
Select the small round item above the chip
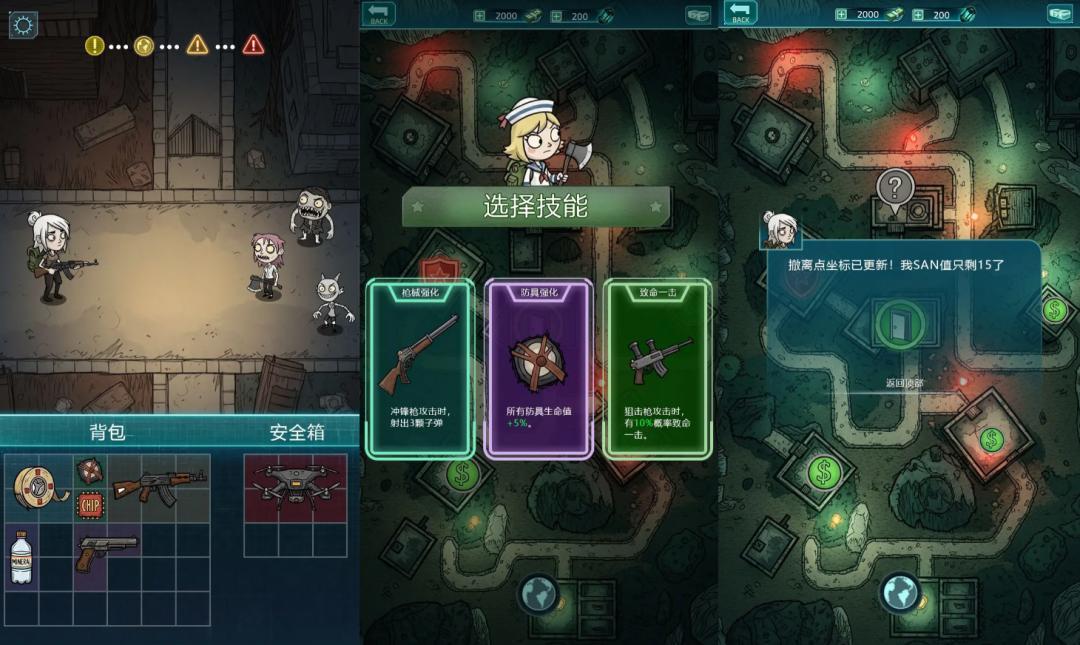click(x=91, y=471)
